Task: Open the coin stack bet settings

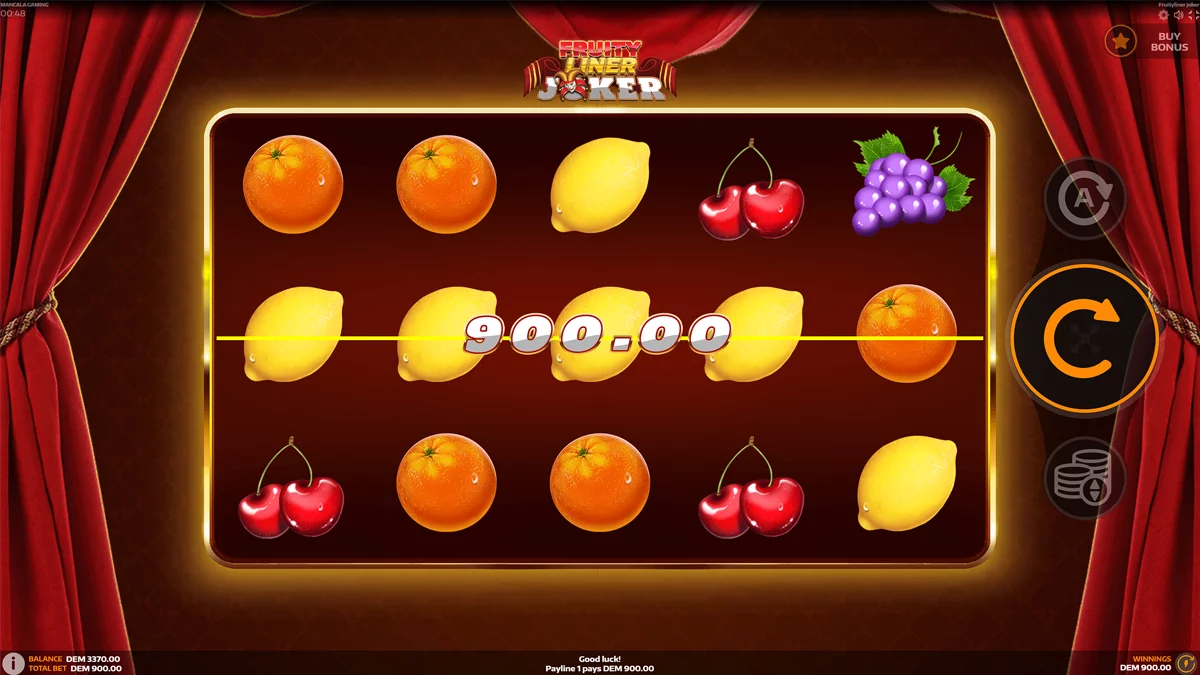Action: tap(1084, 478)
